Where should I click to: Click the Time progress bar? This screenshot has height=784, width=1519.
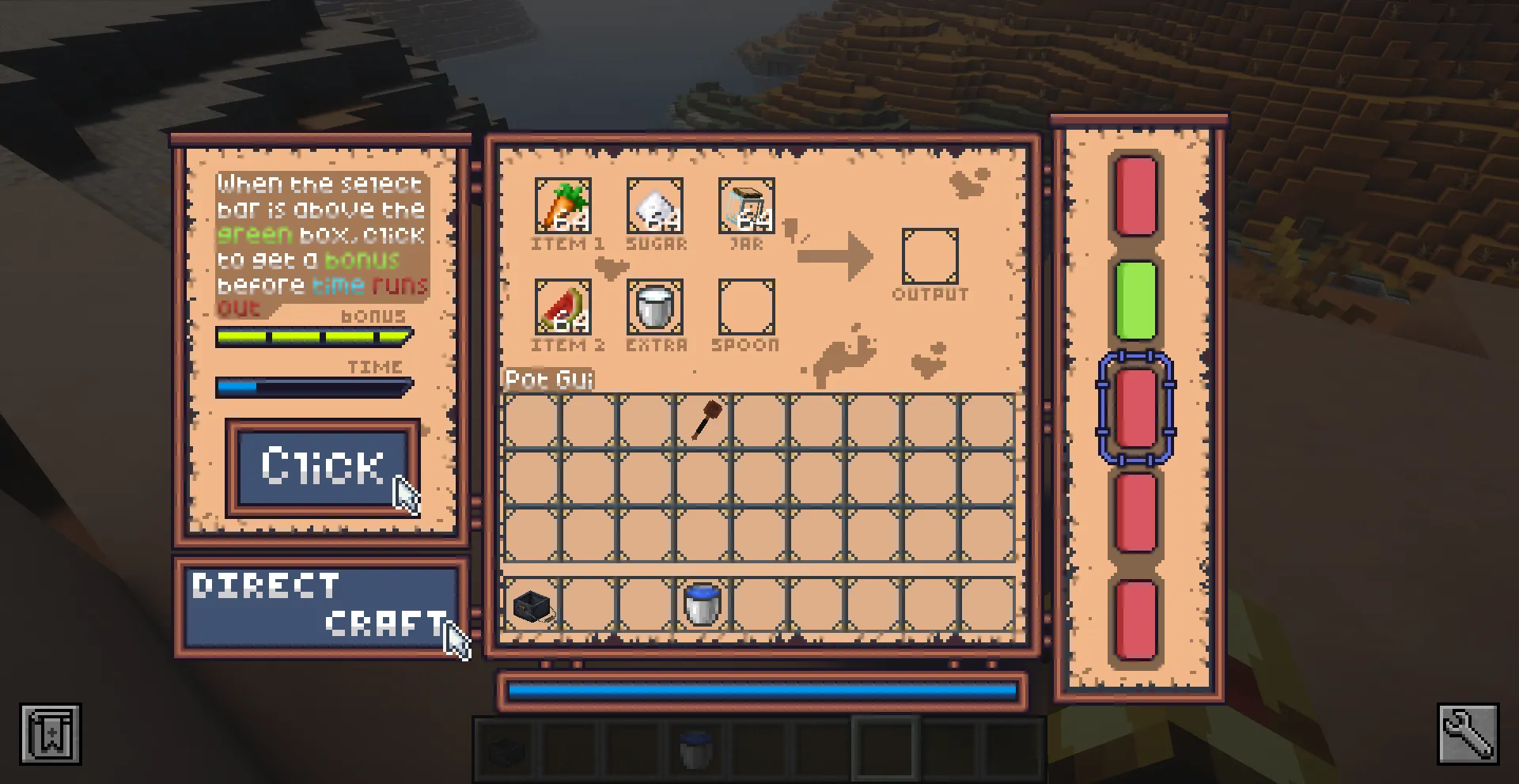coord(313,387)
